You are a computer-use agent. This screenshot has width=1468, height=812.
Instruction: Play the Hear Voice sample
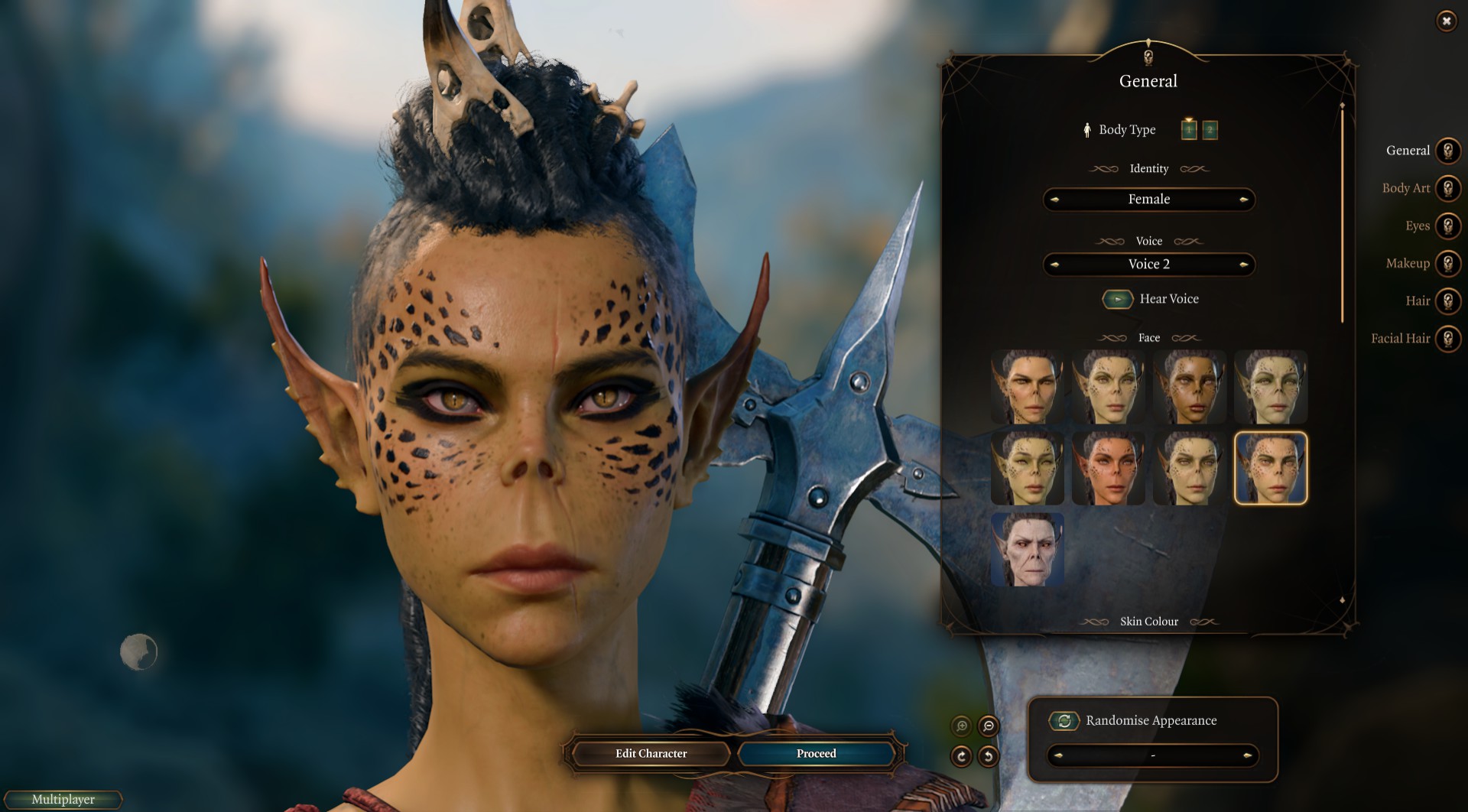click(x=1117, y=299)
